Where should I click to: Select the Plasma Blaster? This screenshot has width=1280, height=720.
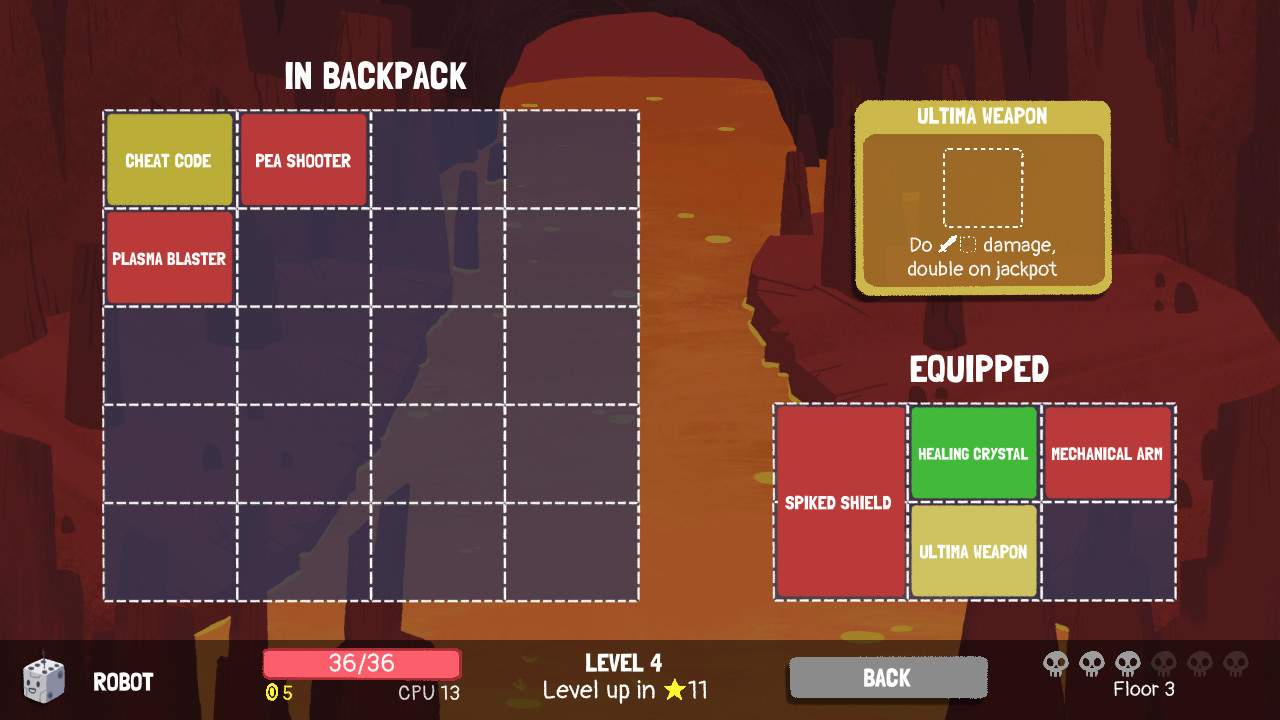click(168, 258)
